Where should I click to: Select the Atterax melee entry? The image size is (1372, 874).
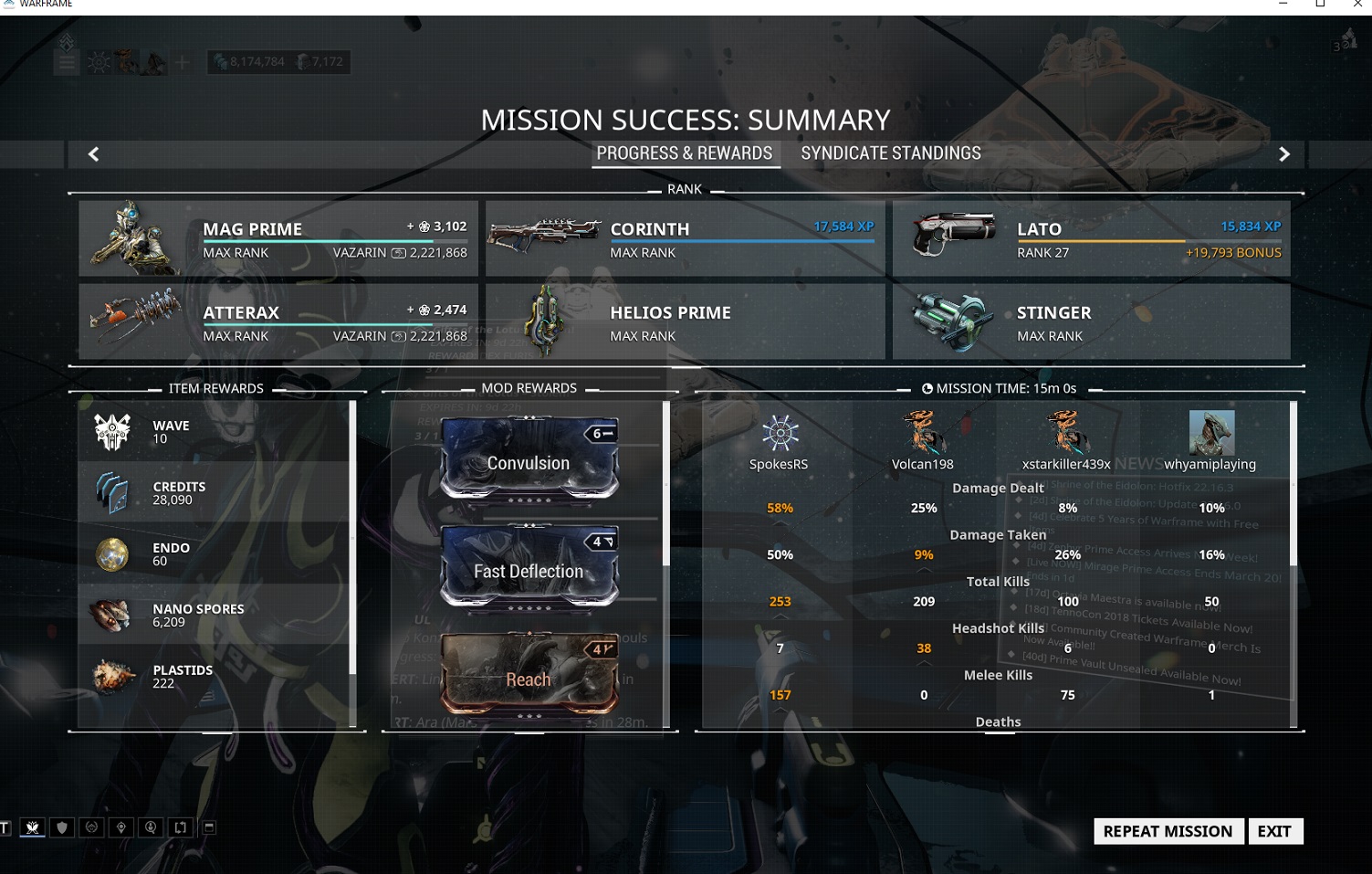coord(278,321)
